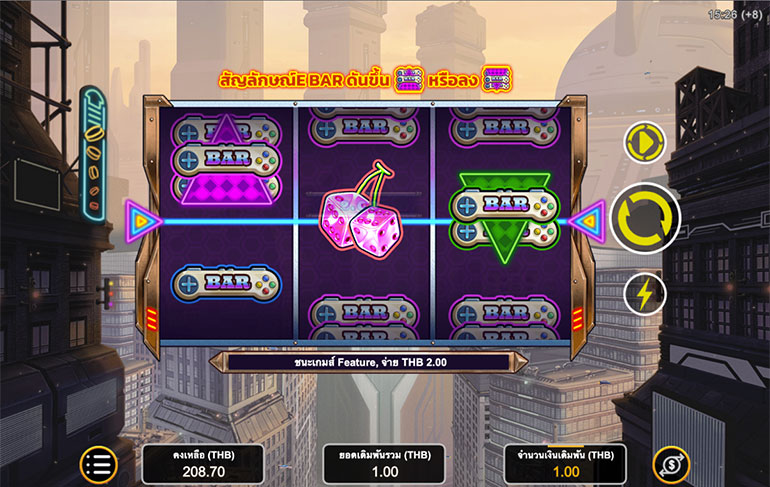Image resolution: width=770 pixels, height=487 pixels.
Task: Open the hamburger menu button
Action: tap(98, 463)
